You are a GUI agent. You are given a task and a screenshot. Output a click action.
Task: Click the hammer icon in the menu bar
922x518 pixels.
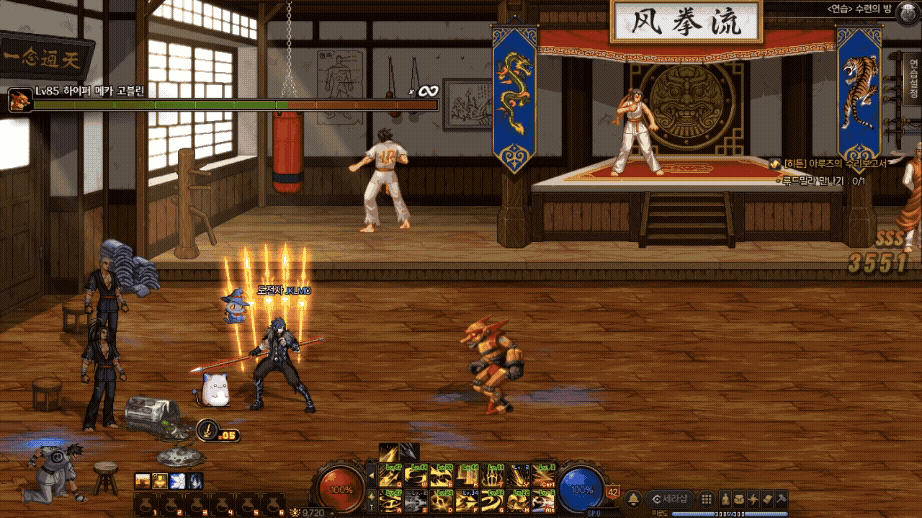pyautogui.click(x=782, y=498)
